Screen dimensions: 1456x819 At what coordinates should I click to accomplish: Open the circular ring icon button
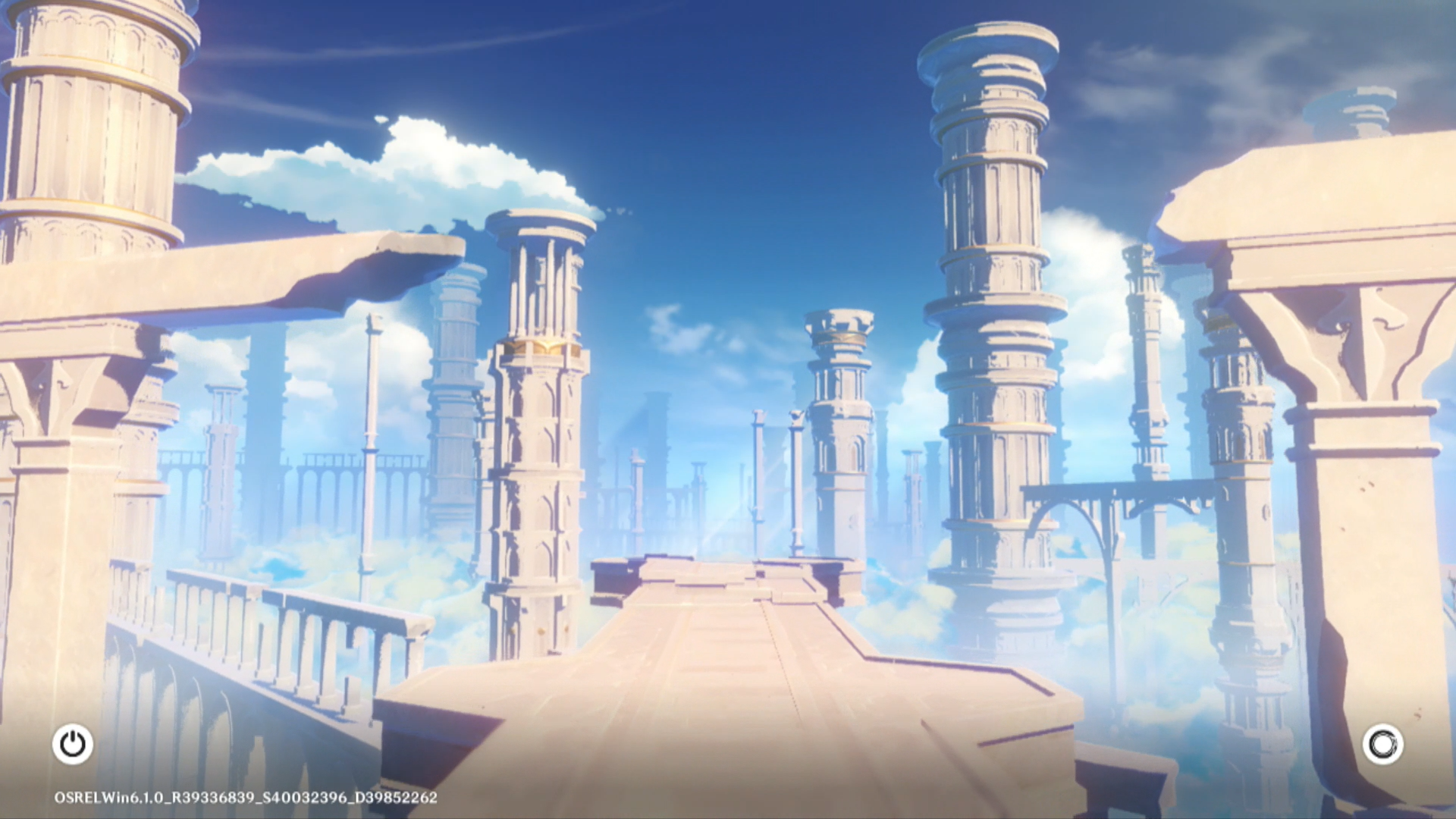tap(1382, 744)
